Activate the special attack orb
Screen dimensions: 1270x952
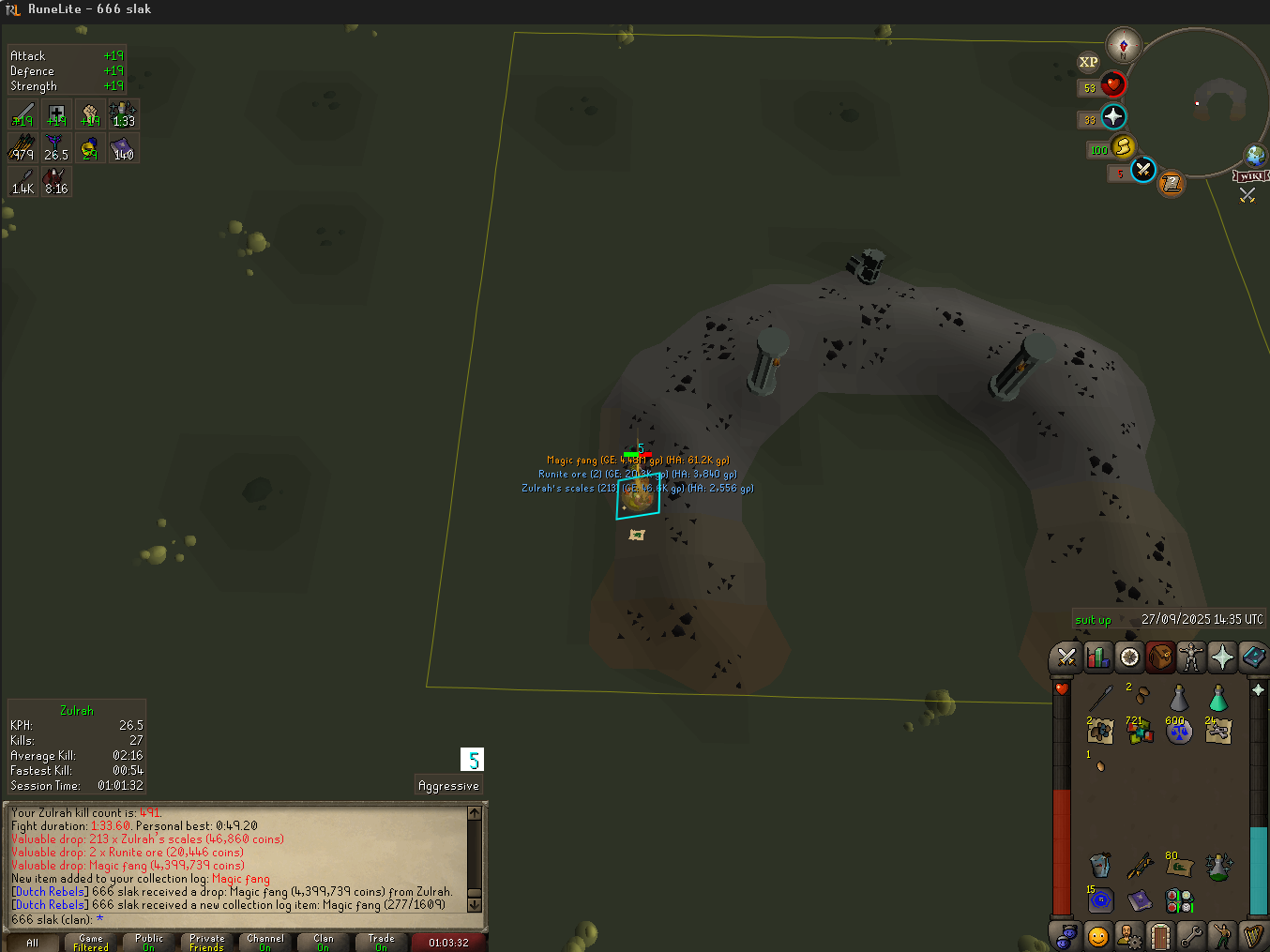[x=1142, y=170]
